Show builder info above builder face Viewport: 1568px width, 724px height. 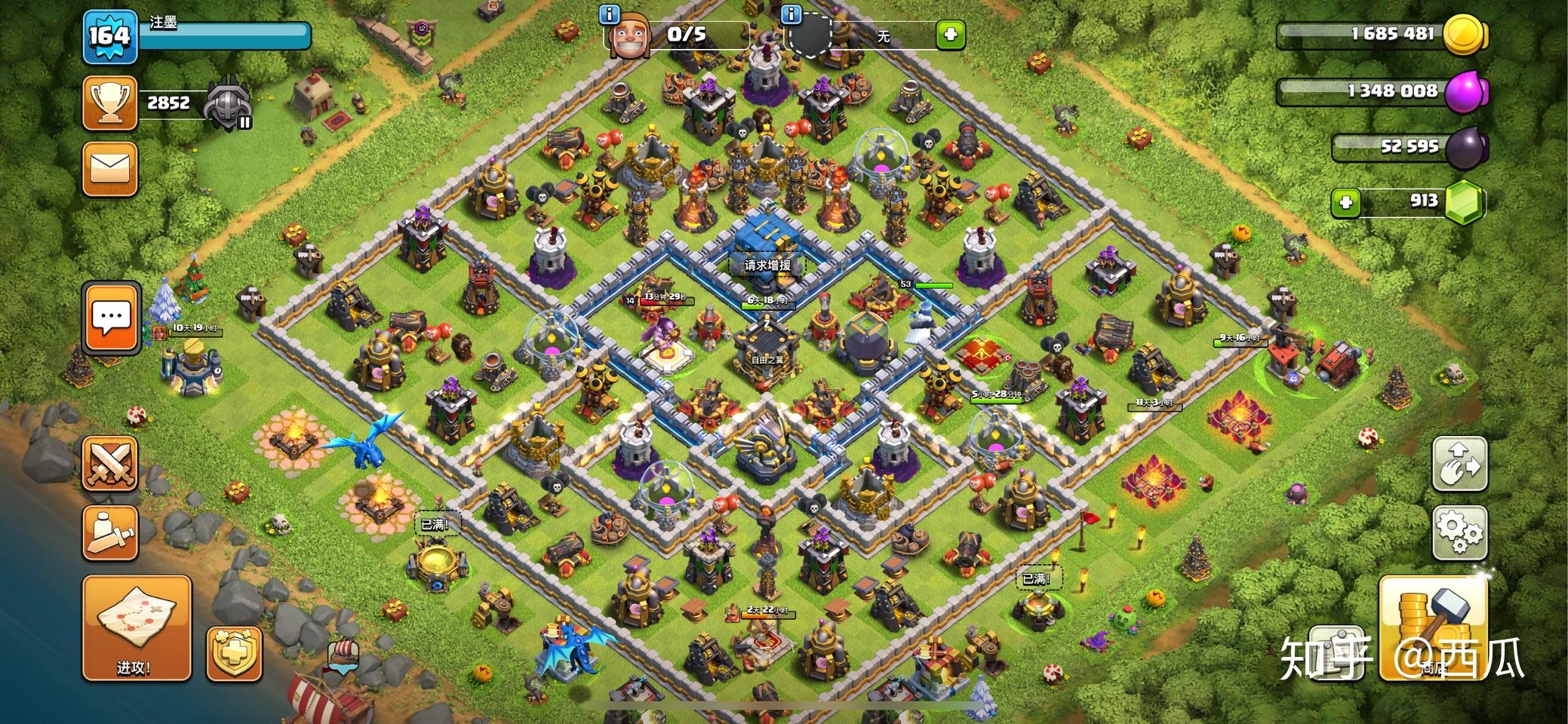[x=610, y=14]
